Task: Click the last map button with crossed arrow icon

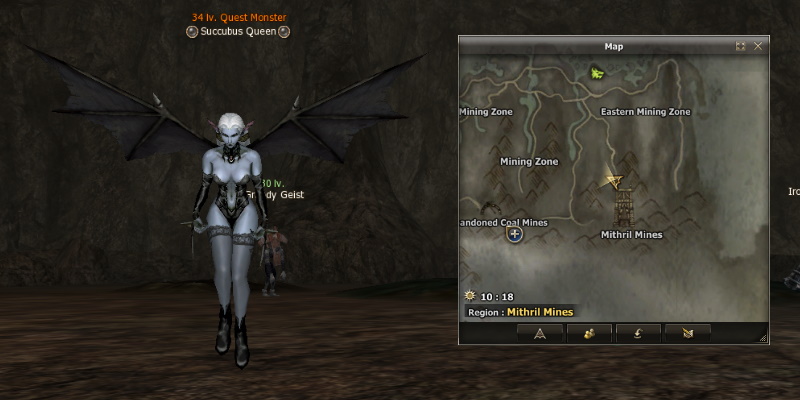Action: pyautogui.click(x=687, y=333)
